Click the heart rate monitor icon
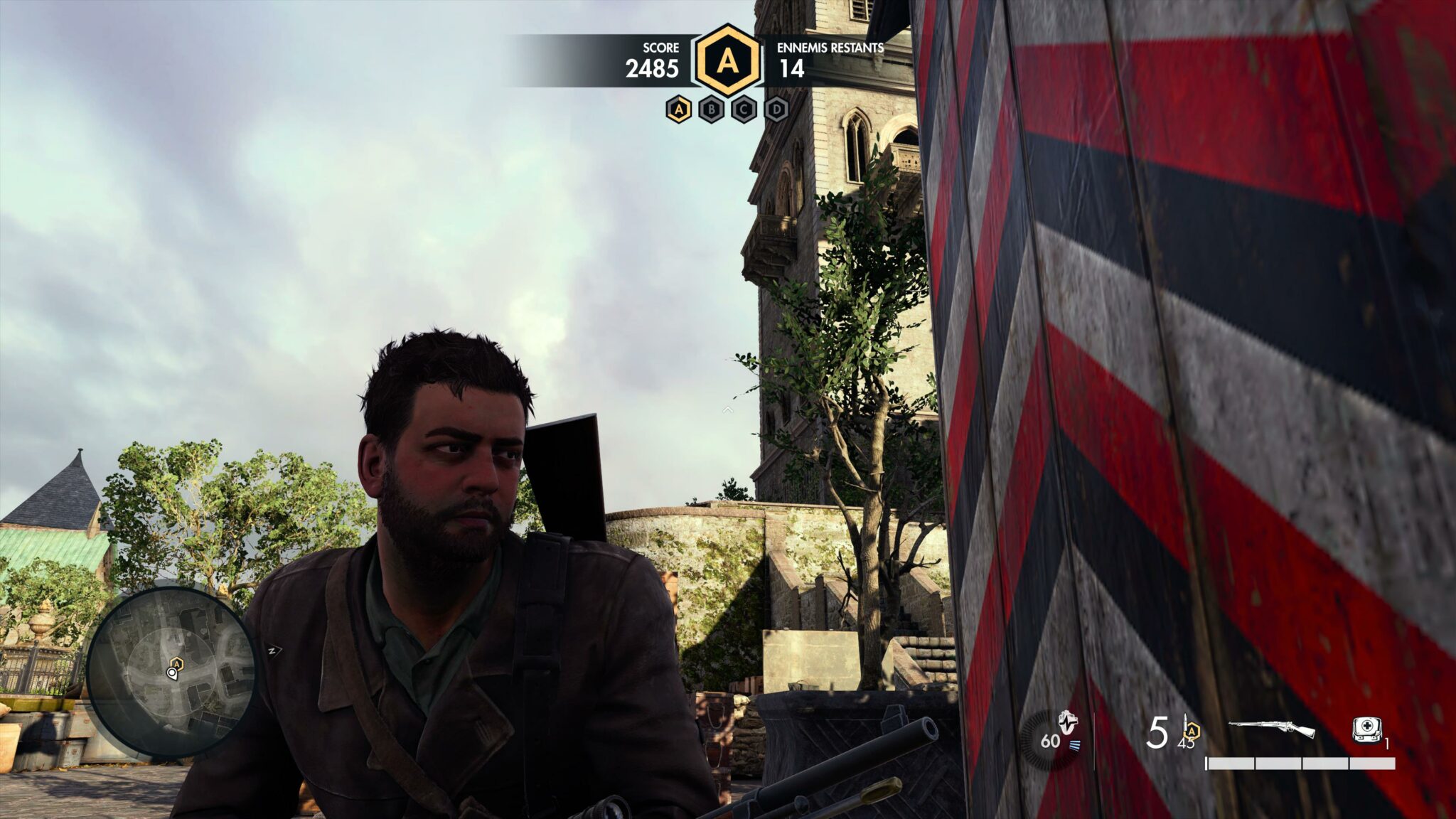The width and height of the screenshot is (1456, 819). (x=1067, y=724)
